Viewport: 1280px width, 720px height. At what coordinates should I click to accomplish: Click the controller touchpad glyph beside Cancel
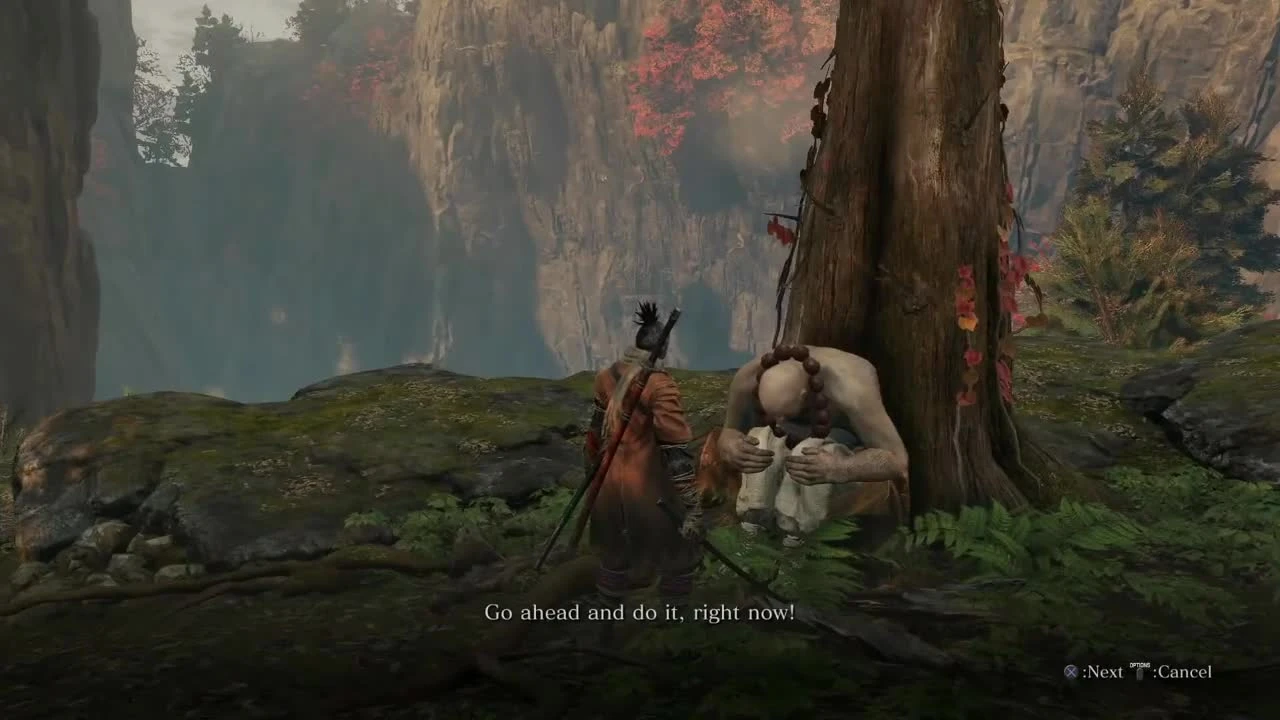pos(1140,674)
